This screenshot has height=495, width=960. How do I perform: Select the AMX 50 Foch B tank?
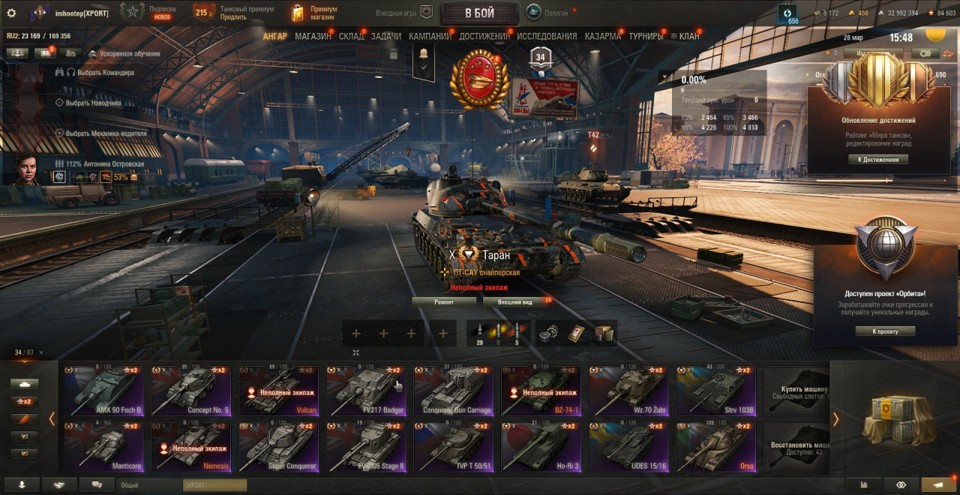point(102,389)
